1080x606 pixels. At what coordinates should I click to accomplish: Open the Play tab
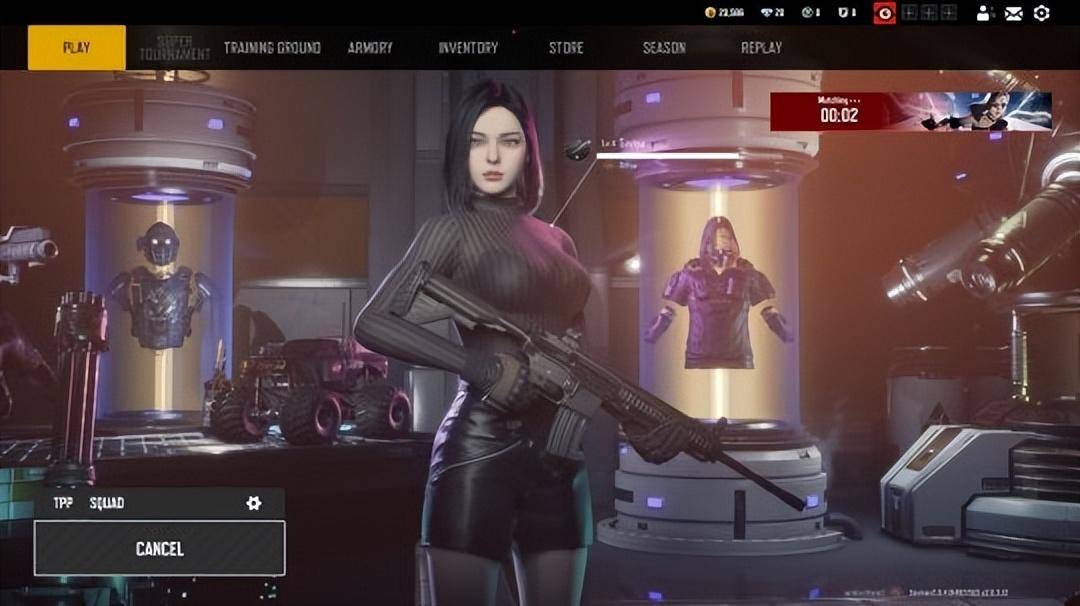click(77, 47)
